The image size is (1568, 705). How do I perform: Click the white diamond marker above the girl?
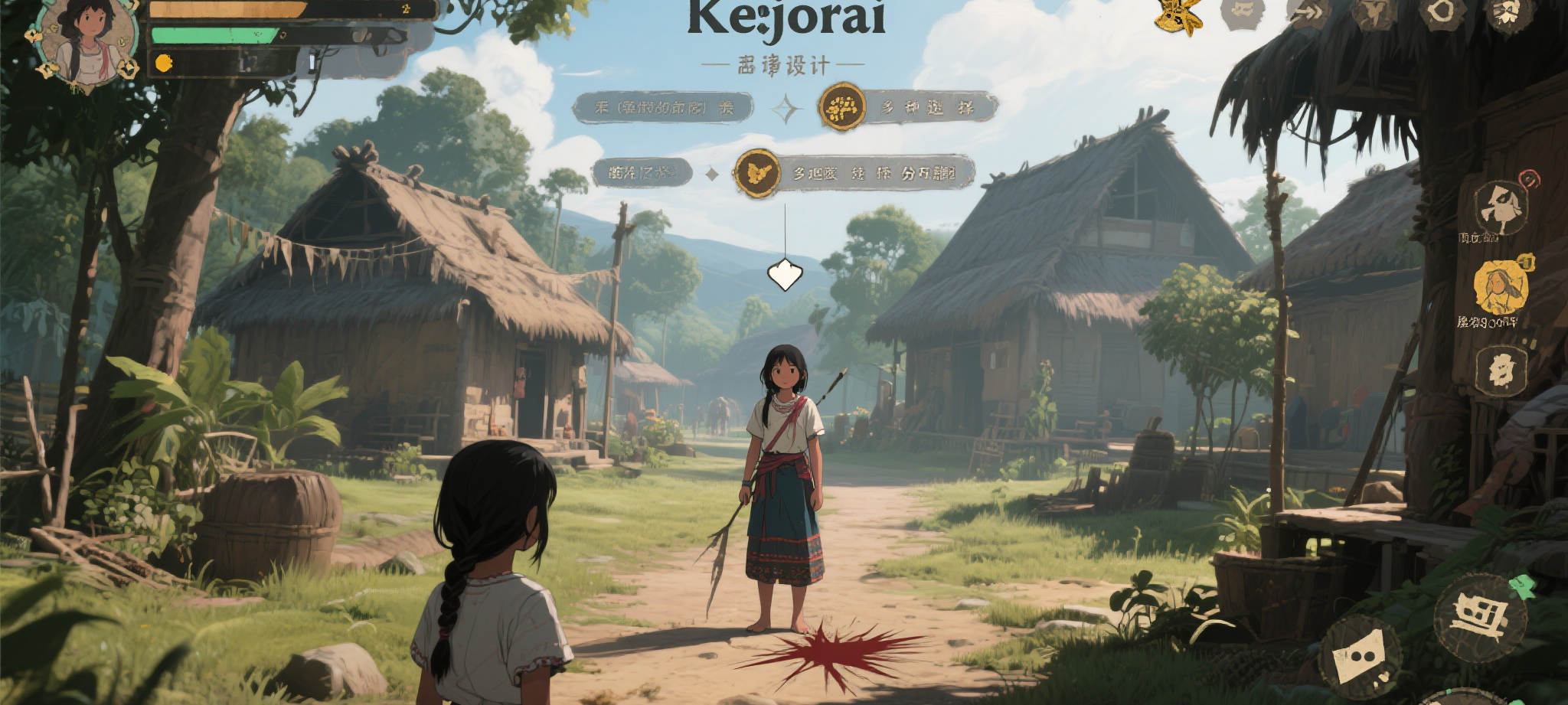pos(784,274)
